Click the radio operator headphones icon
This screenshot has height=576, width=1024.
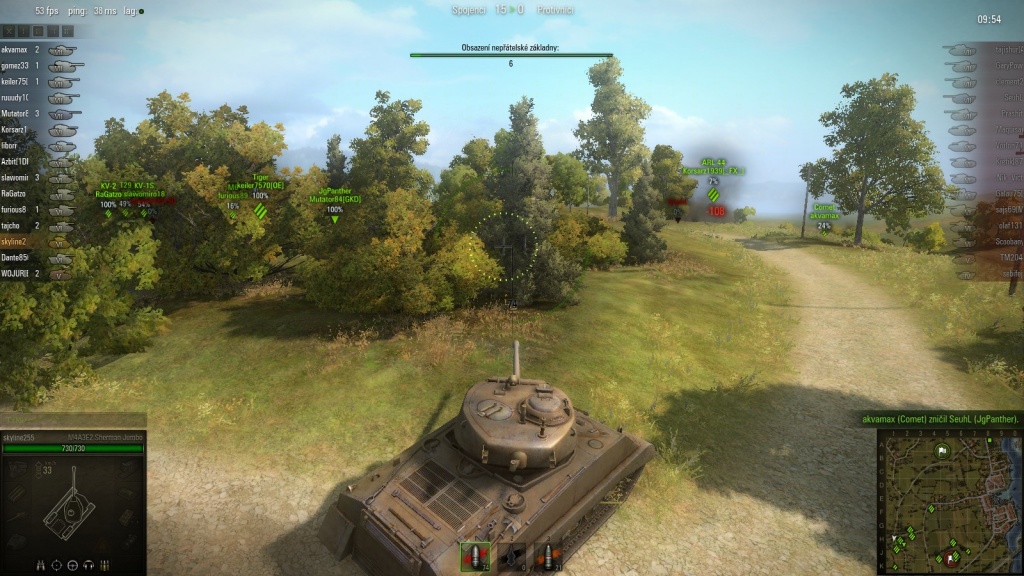pos(89,565)
